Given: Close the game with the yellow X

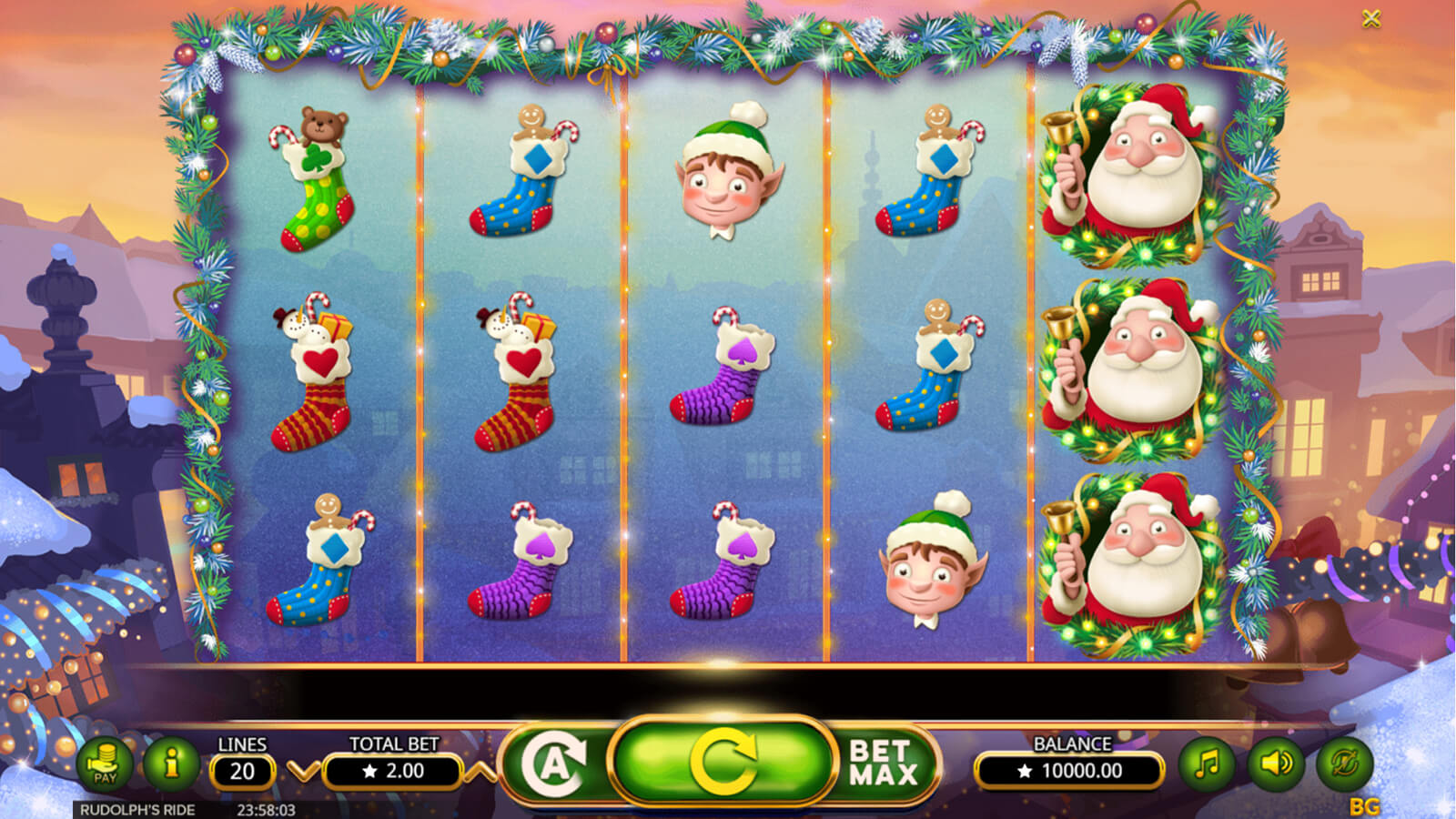Looking at the screenshot, I should point(1371,18).
